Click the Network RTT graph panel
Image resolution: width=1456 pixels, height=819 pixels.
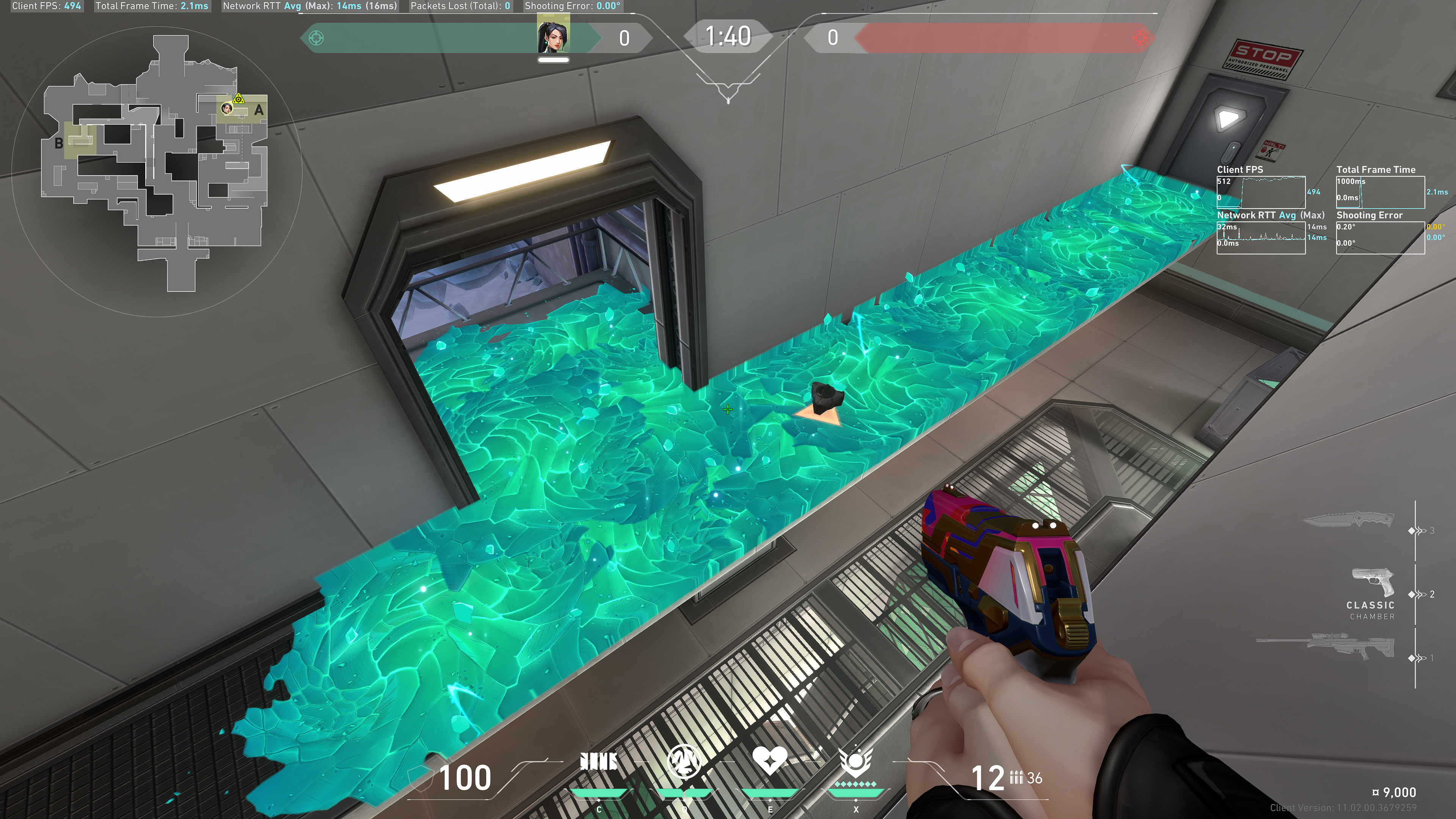(x=1261, y=237)
